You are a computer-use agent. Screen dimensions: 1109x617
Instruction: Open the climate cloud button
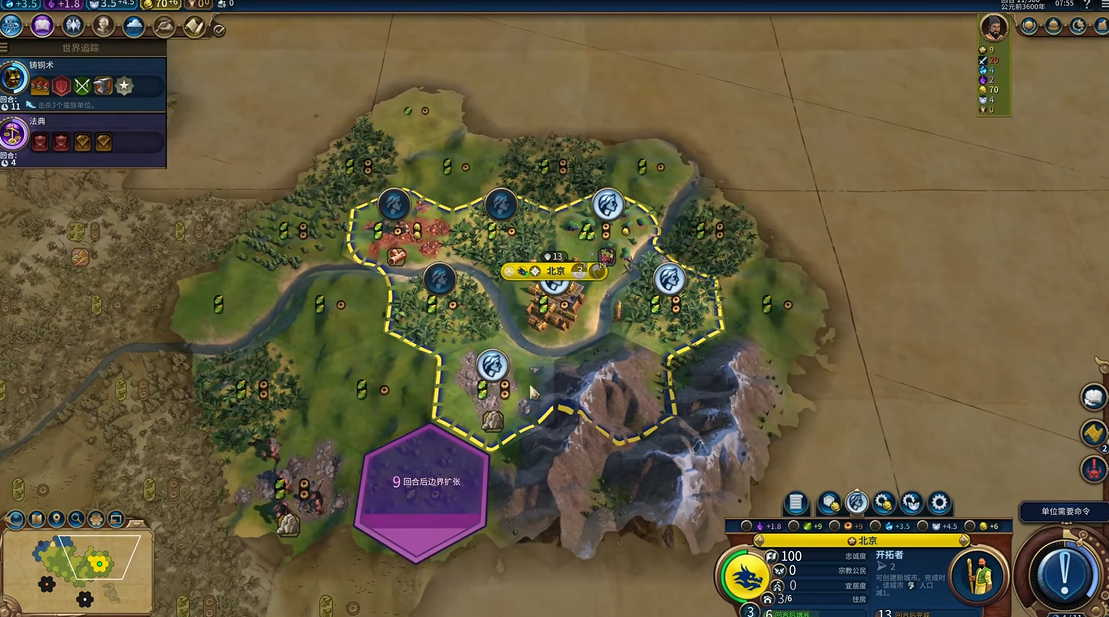click(134, 26)
